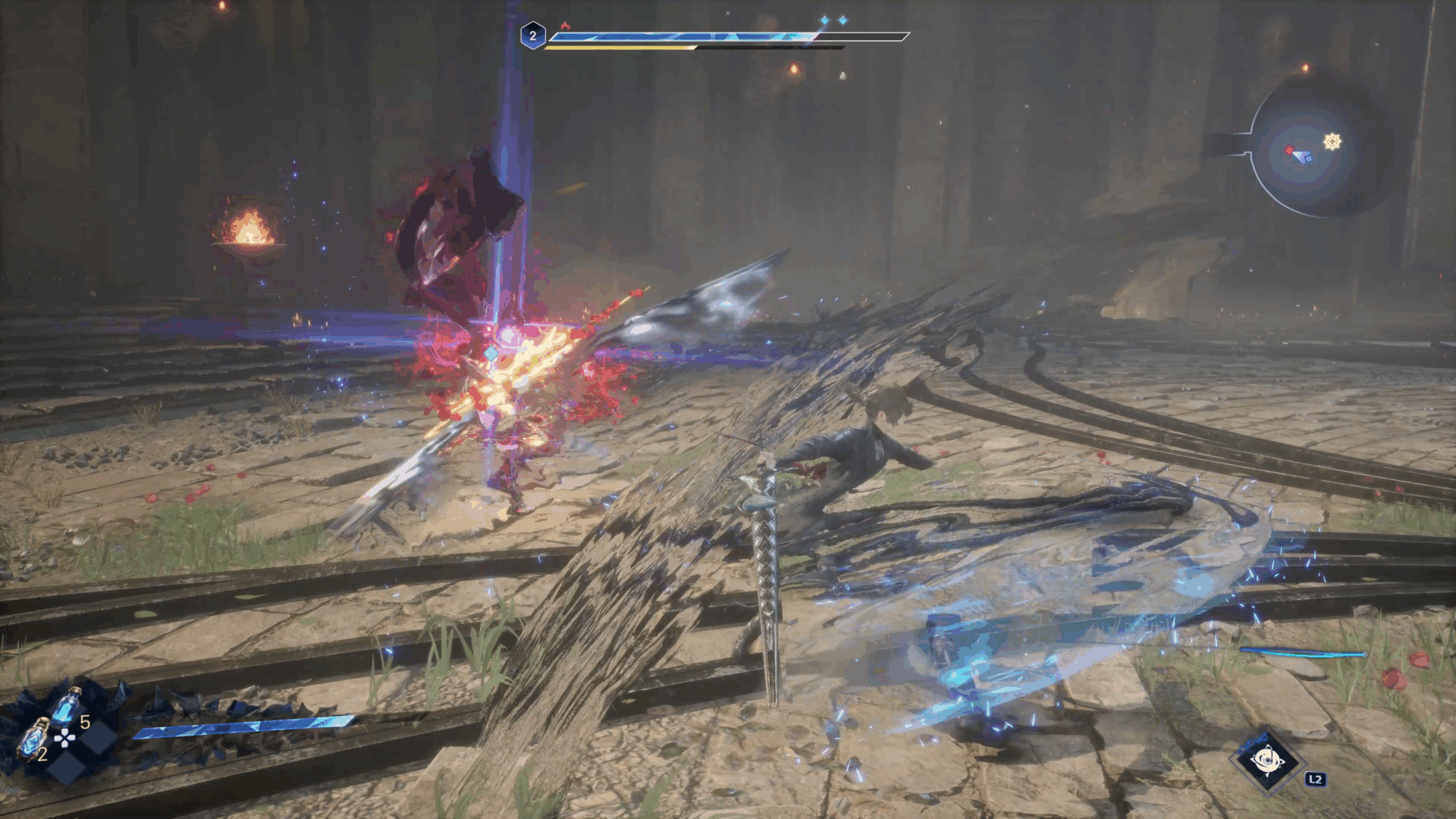Select the golden star marker on minimap
Viewport: 1456px width, 819px height.
click(1332, 142)
